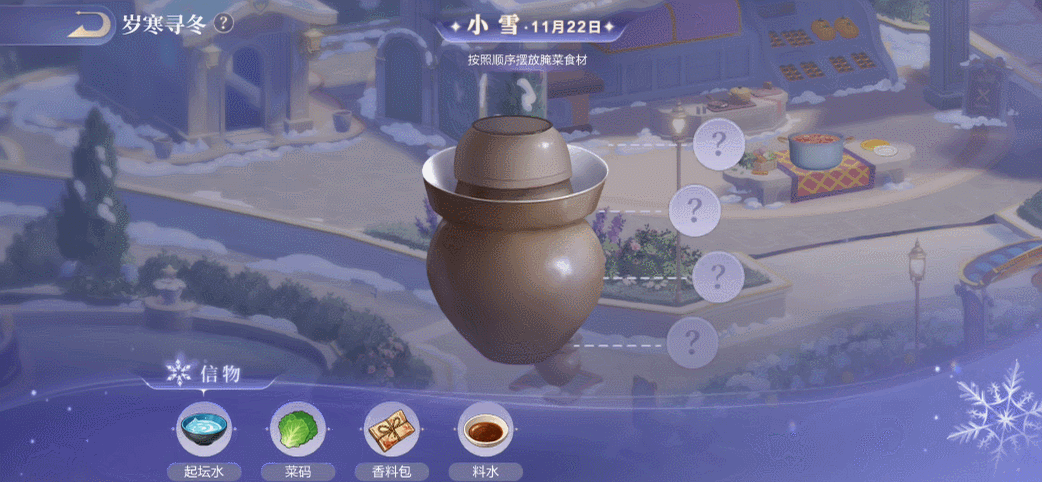
Task: Select the 起坛水 water bowl ingredient
Action: coord(203,431)
